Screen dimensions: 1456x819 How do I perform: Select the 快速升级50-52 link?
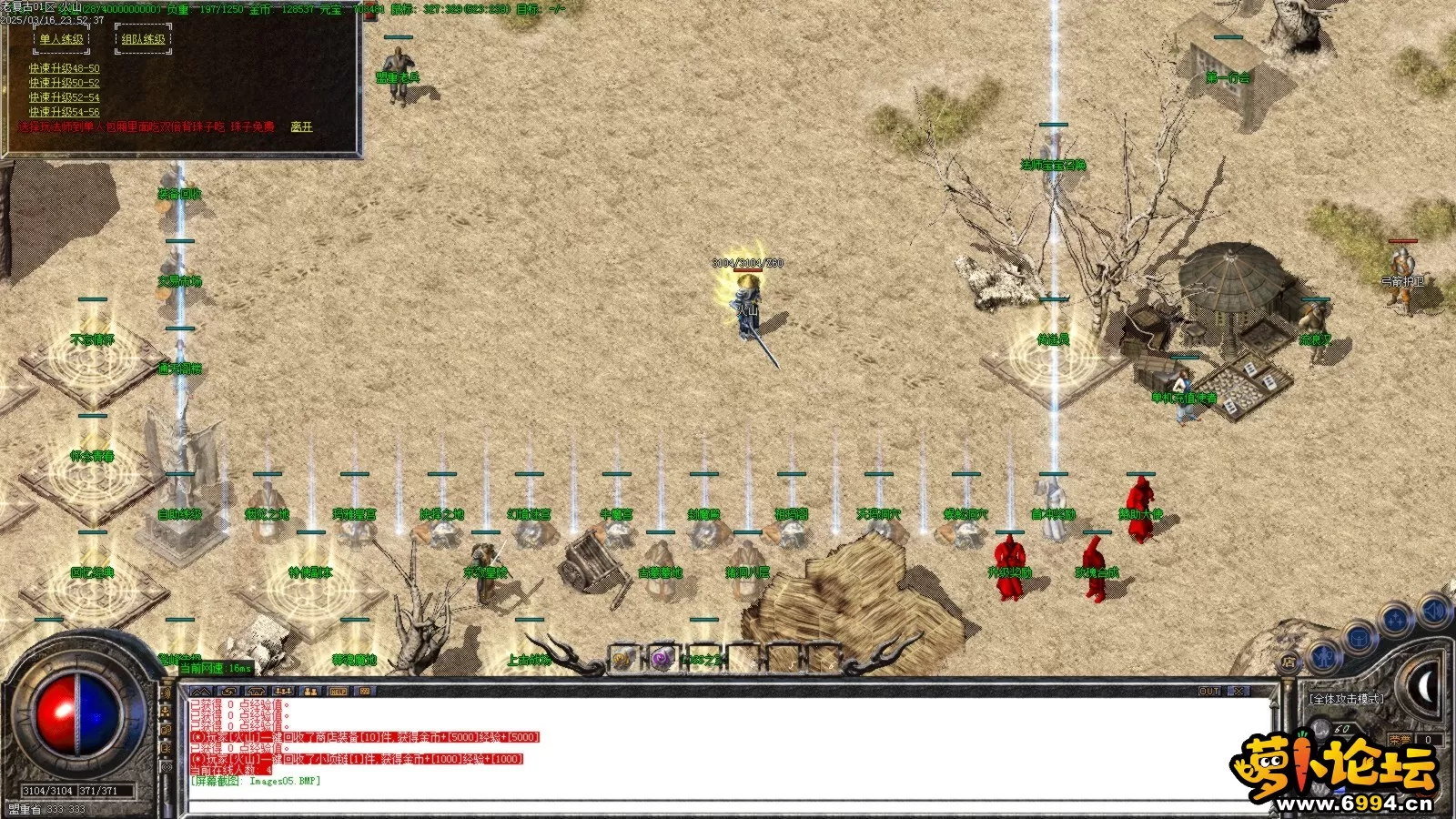coord(64,83)
